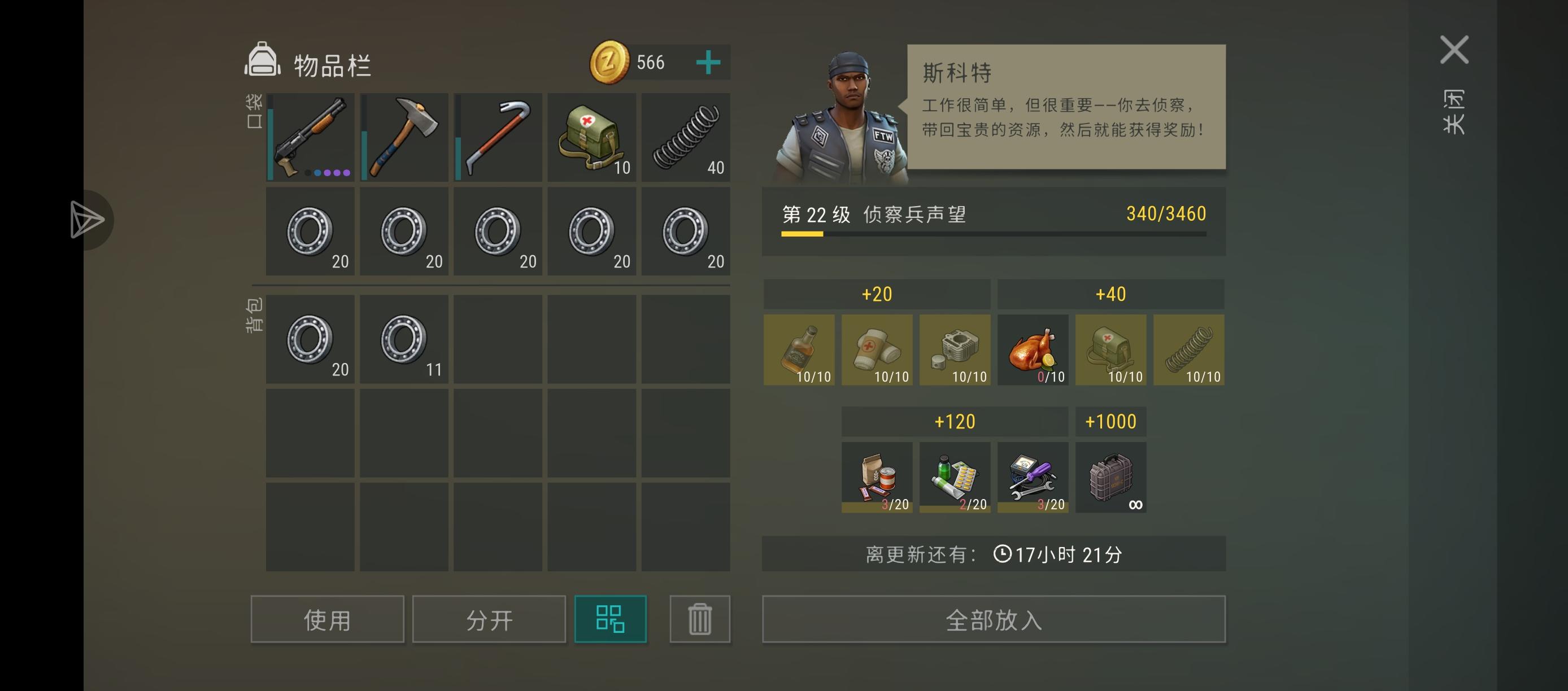This screenshot has height=691, width=1568.
Task: Select the sorting grid icon beside trash
Action: coord(611,619)
